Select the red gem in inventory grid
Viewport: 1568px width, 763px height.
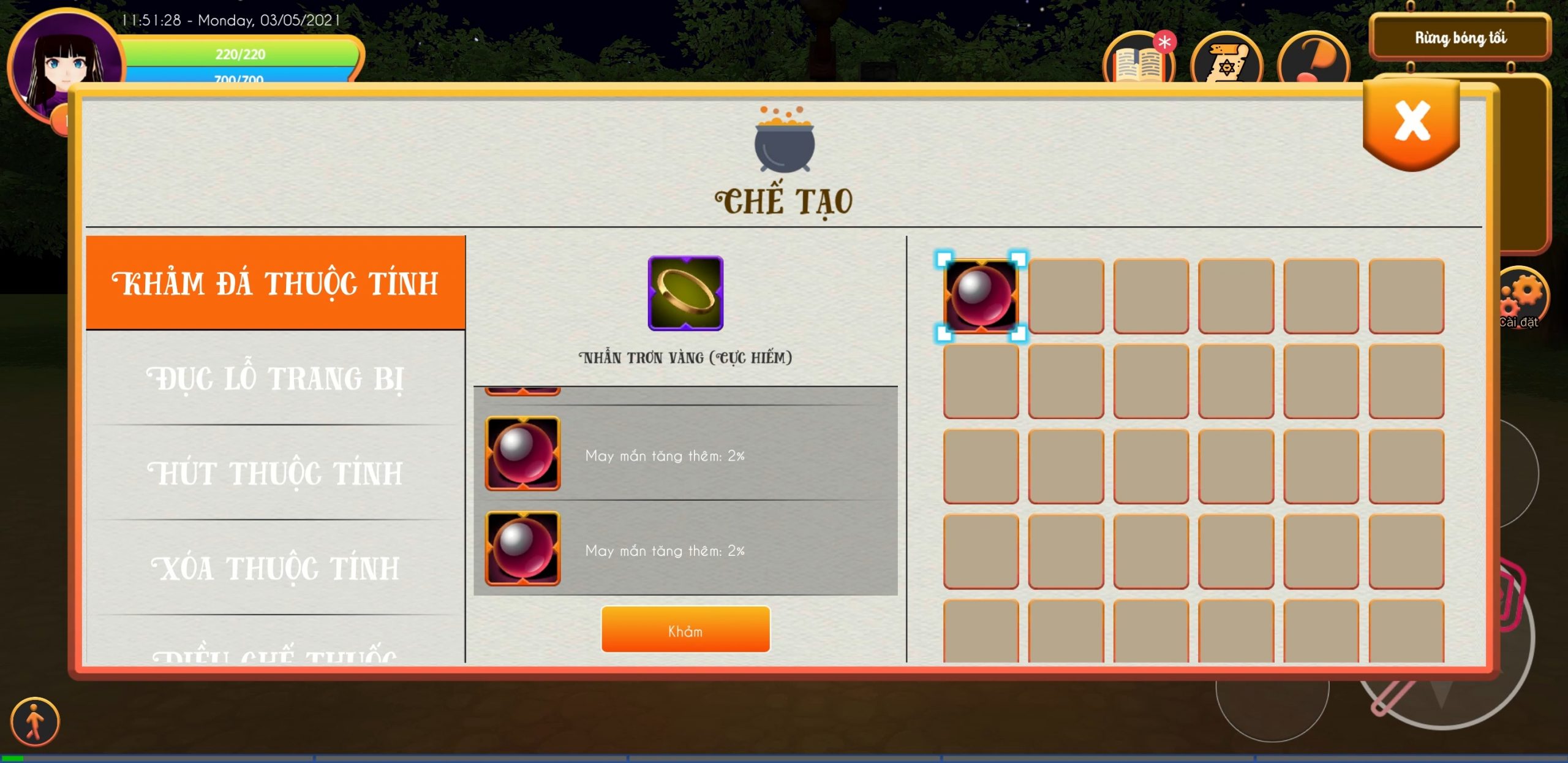(x=981, y=296)
